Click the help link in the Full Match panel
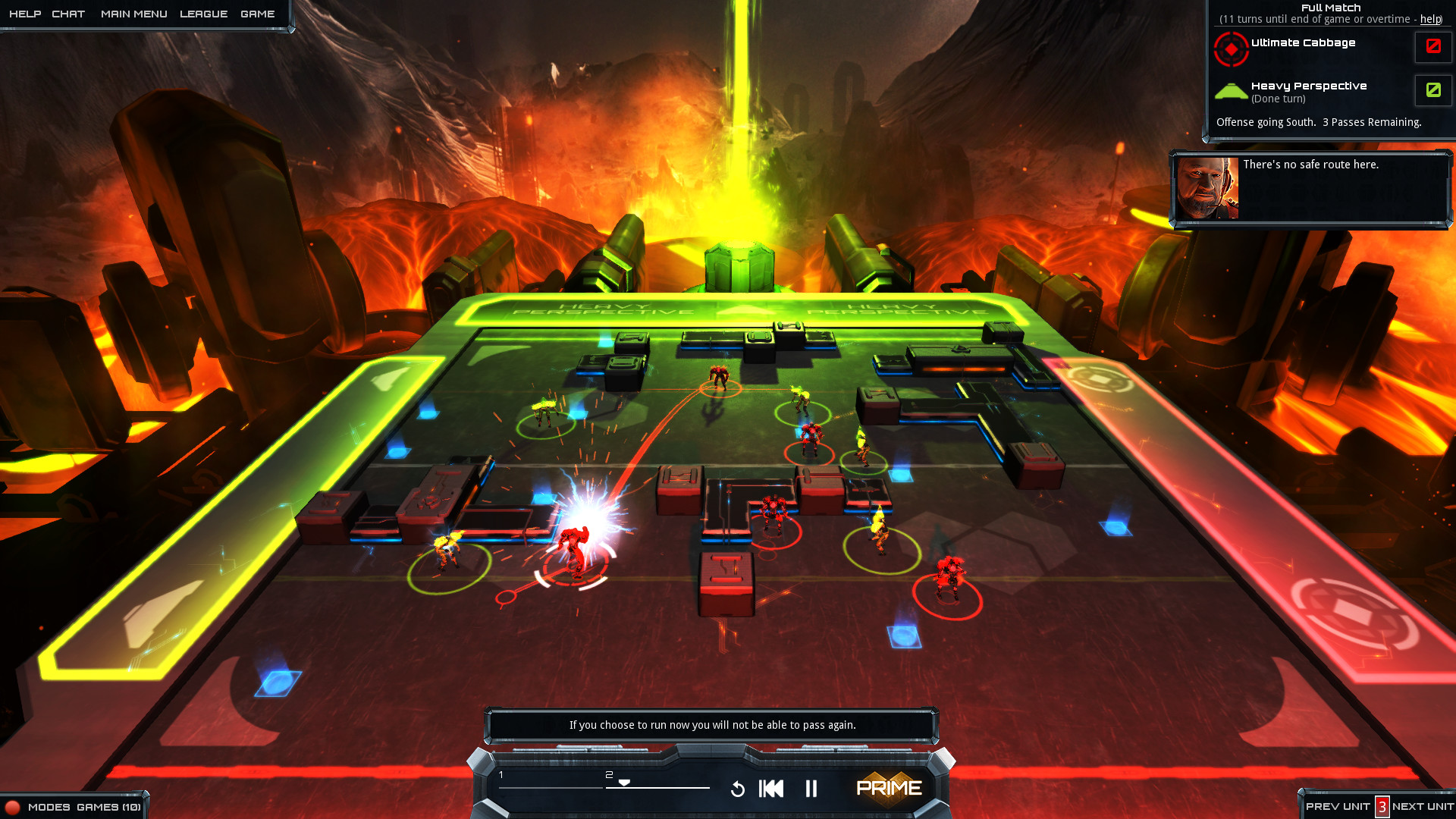 point(1429,20)
